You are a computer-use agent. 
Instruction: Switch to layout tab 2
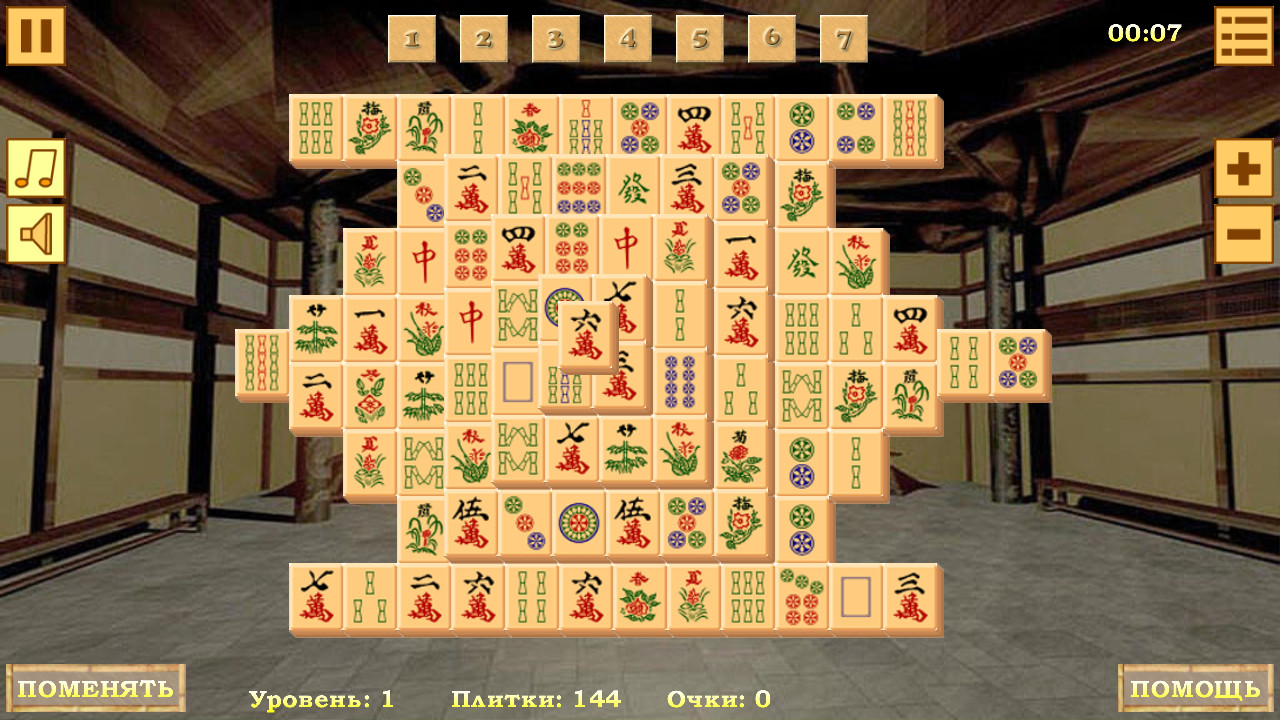(x=483, y=40)
